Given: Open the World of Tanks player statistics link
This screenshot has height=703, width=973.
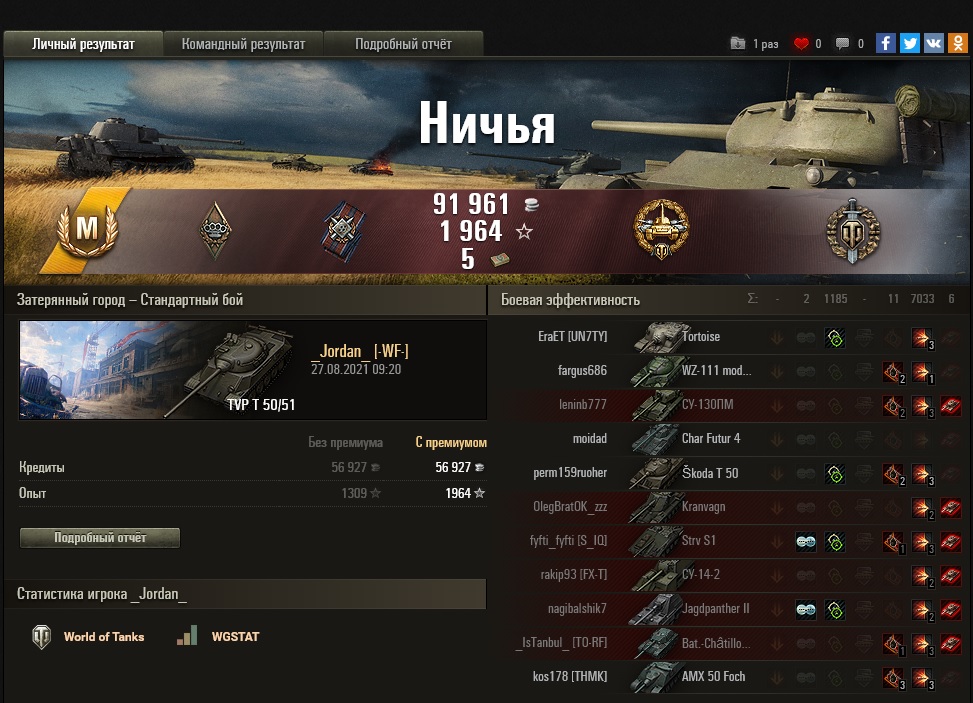Looking at the screenshot, I should [x=89, y=637].
